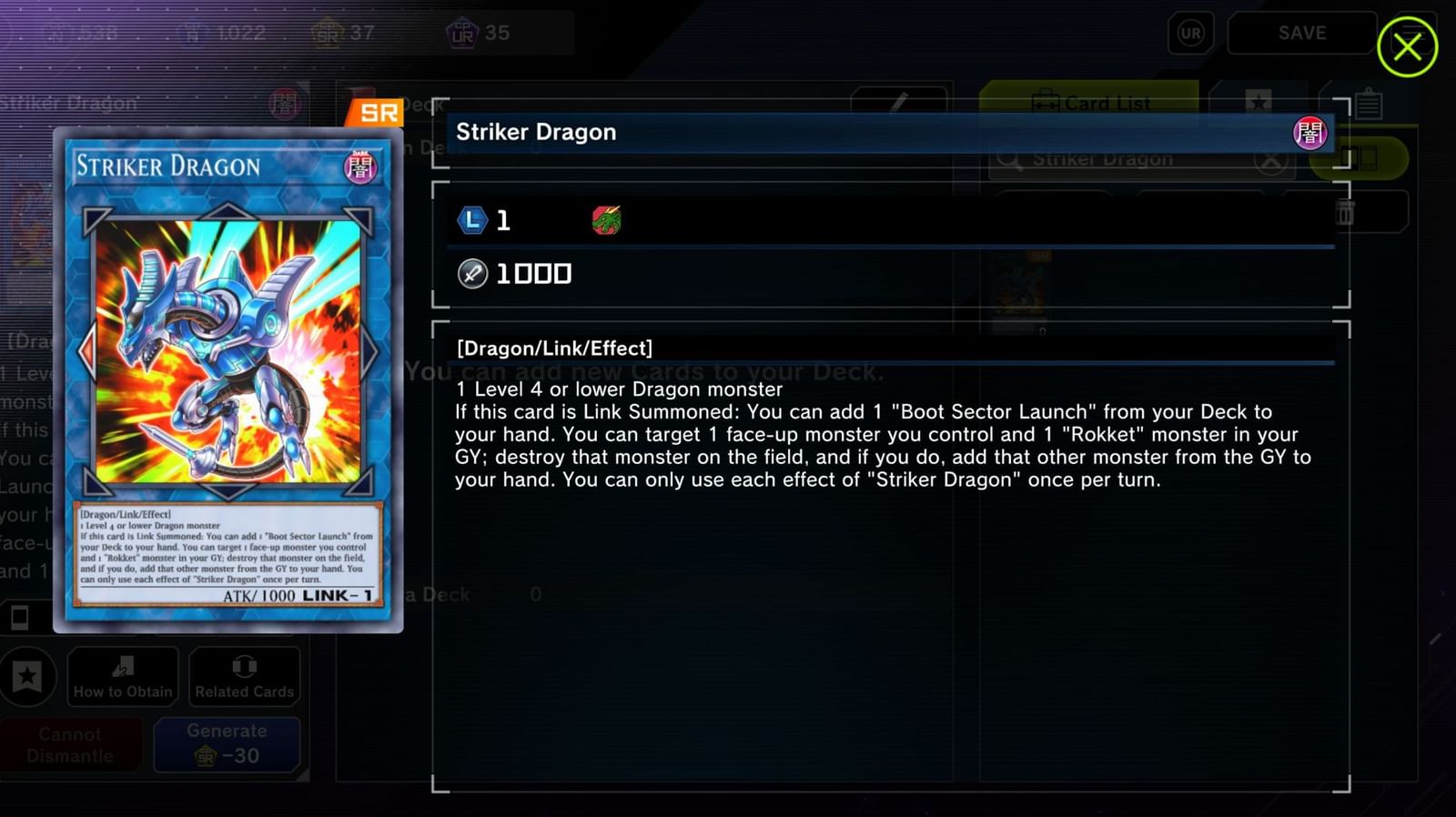1456x817 pixels.
Task: Toggle the card display layout view
Action: (x=1360, y=157)
